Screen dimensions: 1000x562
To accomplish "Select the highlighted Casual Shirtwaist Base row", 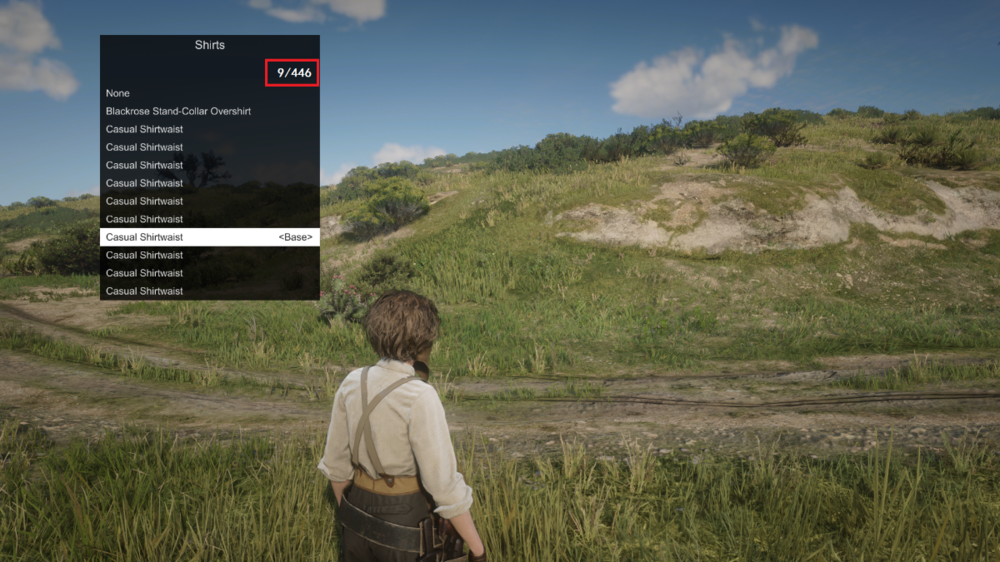I will tap(209, 237).
